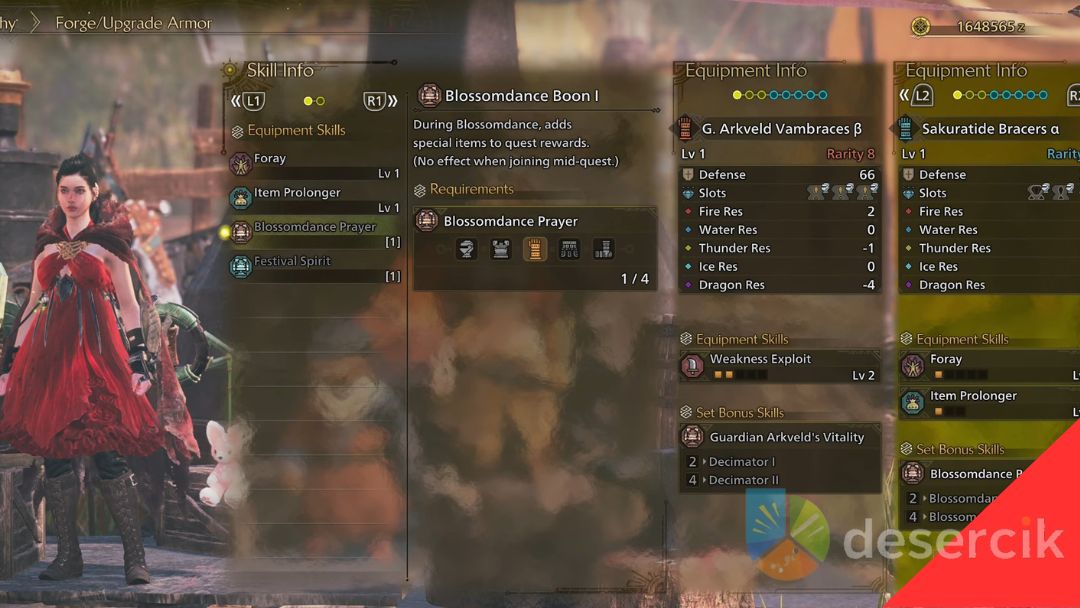Screen dimensions: 1080x608
Task: Open the Blossomdance Prayer requirement panel
Action: click(535, 221)
